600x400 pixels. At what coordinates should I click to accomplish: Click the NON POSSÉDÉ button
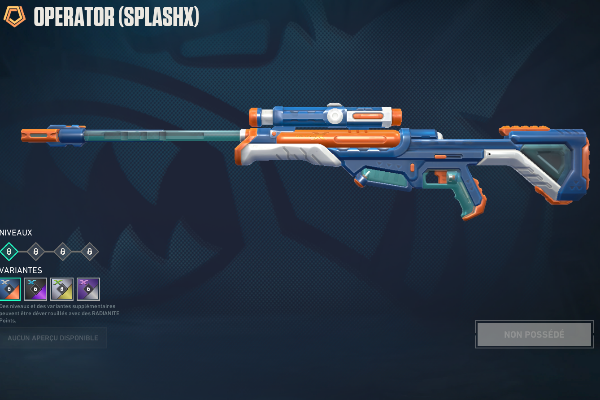pos(534,334)
